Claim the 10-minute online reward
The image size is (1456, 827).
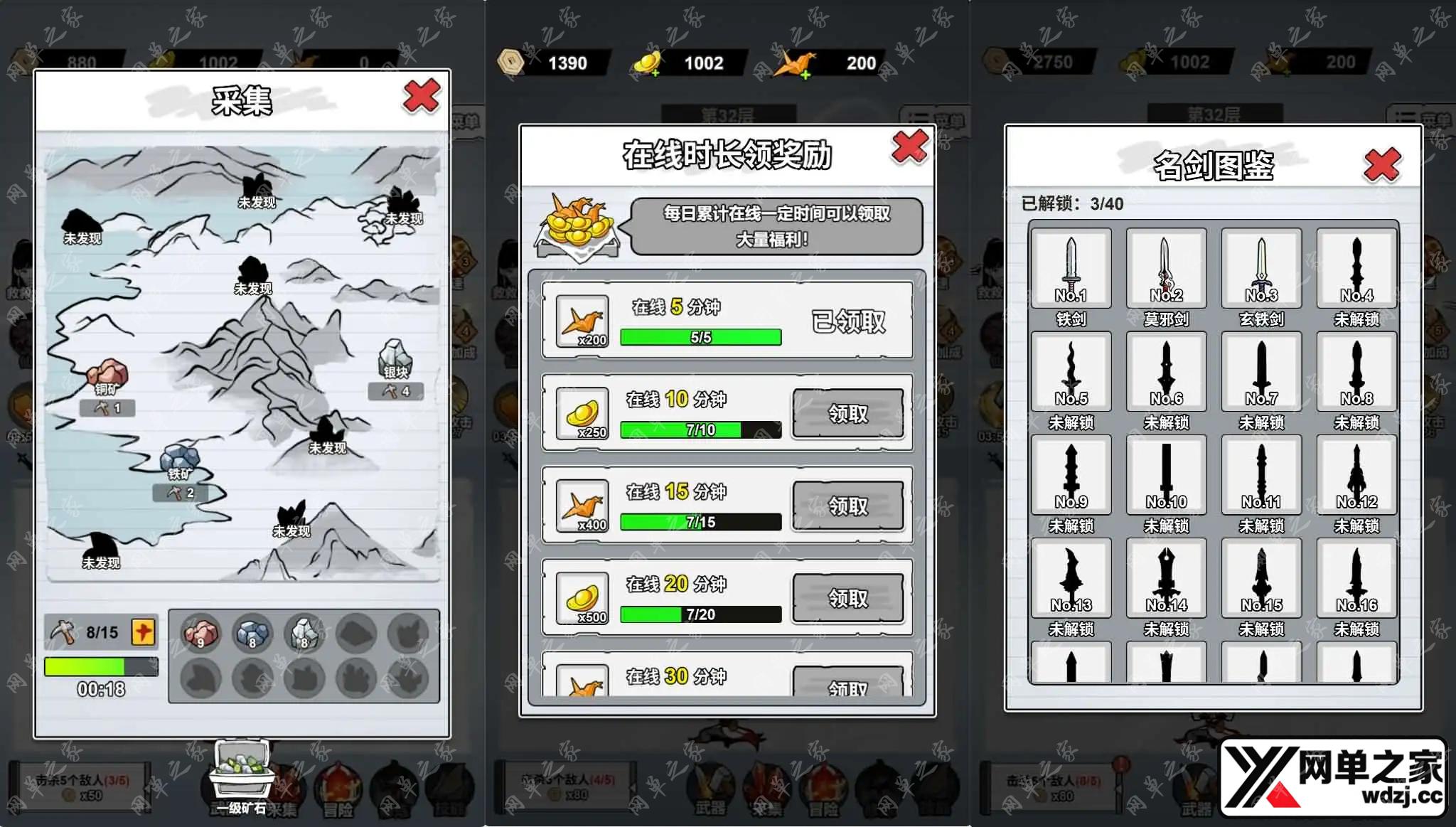tap(847, 413)
